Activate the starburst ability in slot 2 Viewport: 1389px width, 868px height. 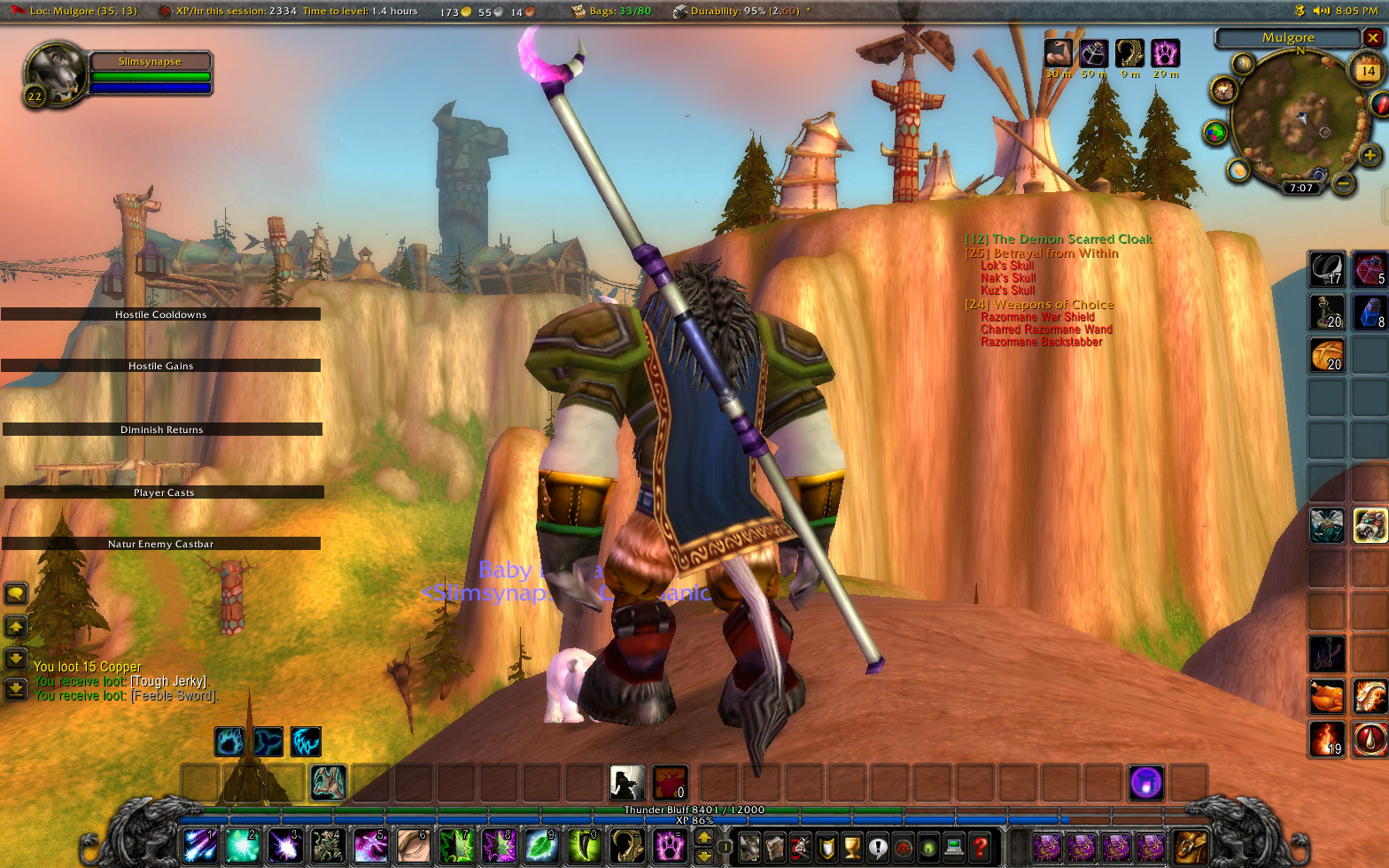coord(242,847)
